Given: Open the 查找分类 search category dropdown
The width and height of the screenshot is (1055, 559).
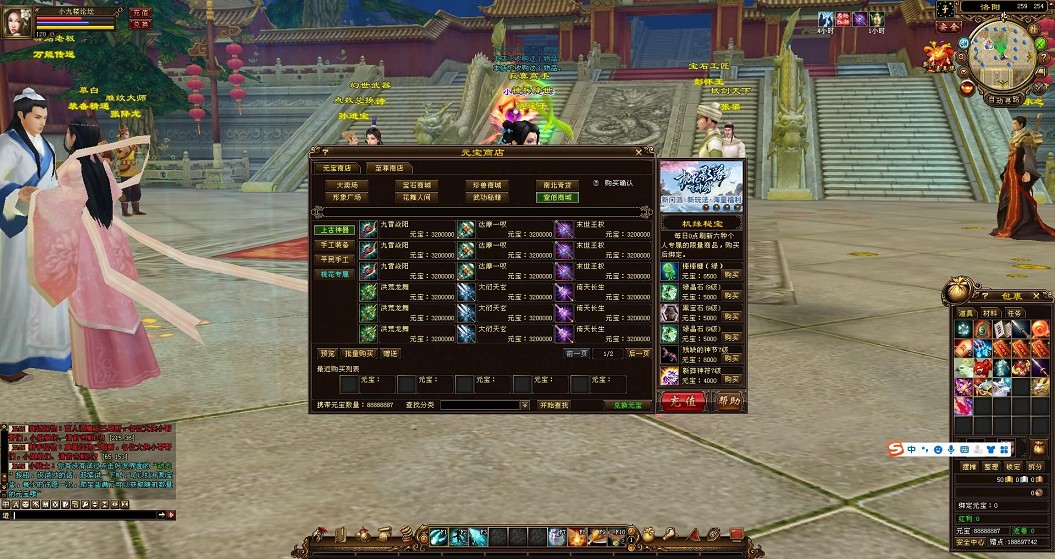Looking at the screenshot, I should pos(525,405).
